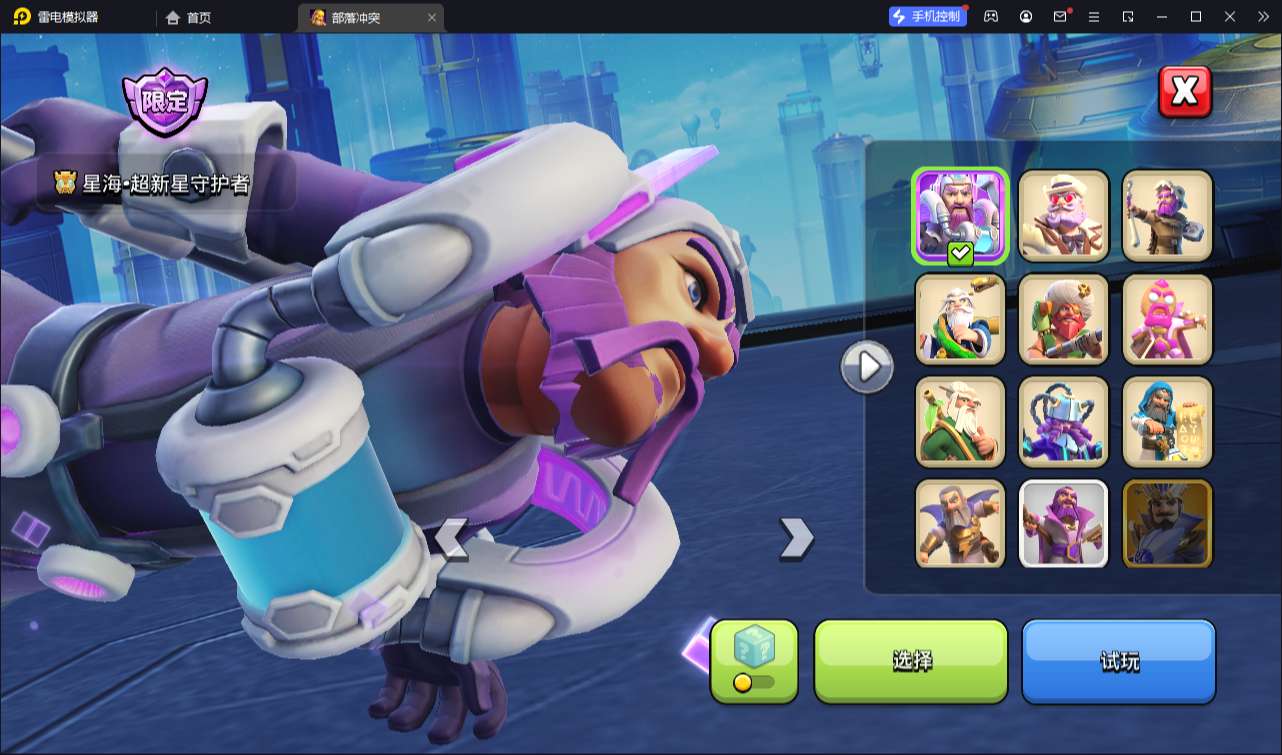The width and height of the screenshot is (1282, 755).
Task: Toggle the random skin mystery cube button
Action: pyautogui.click(x=754, y=660)
